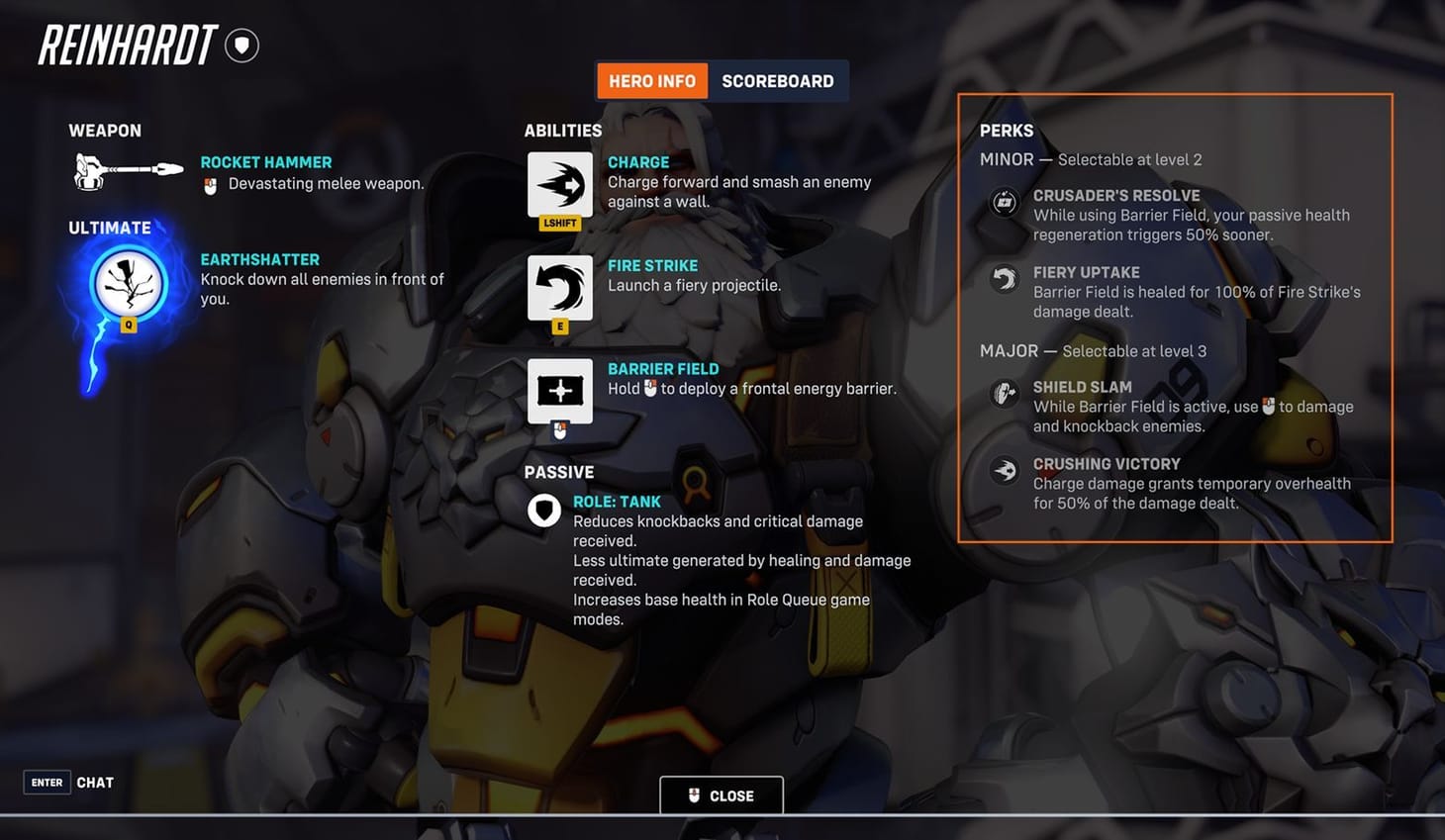This screenshot has width=1445, height=840.
Task: Click the Role: Tank passive icon
Action: pyautogui.click(x=543, y=511)
